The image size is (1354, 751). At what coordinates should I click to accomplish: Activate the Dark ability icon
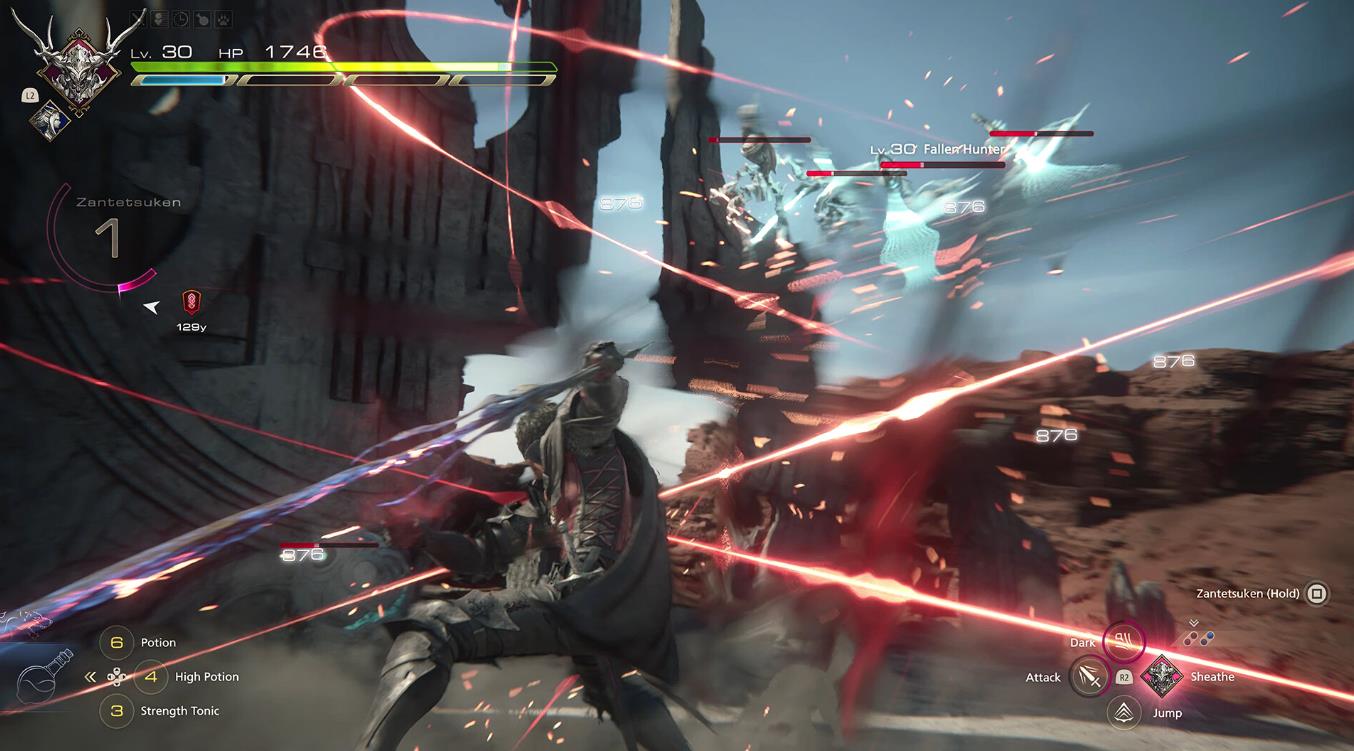point(1123,643)
